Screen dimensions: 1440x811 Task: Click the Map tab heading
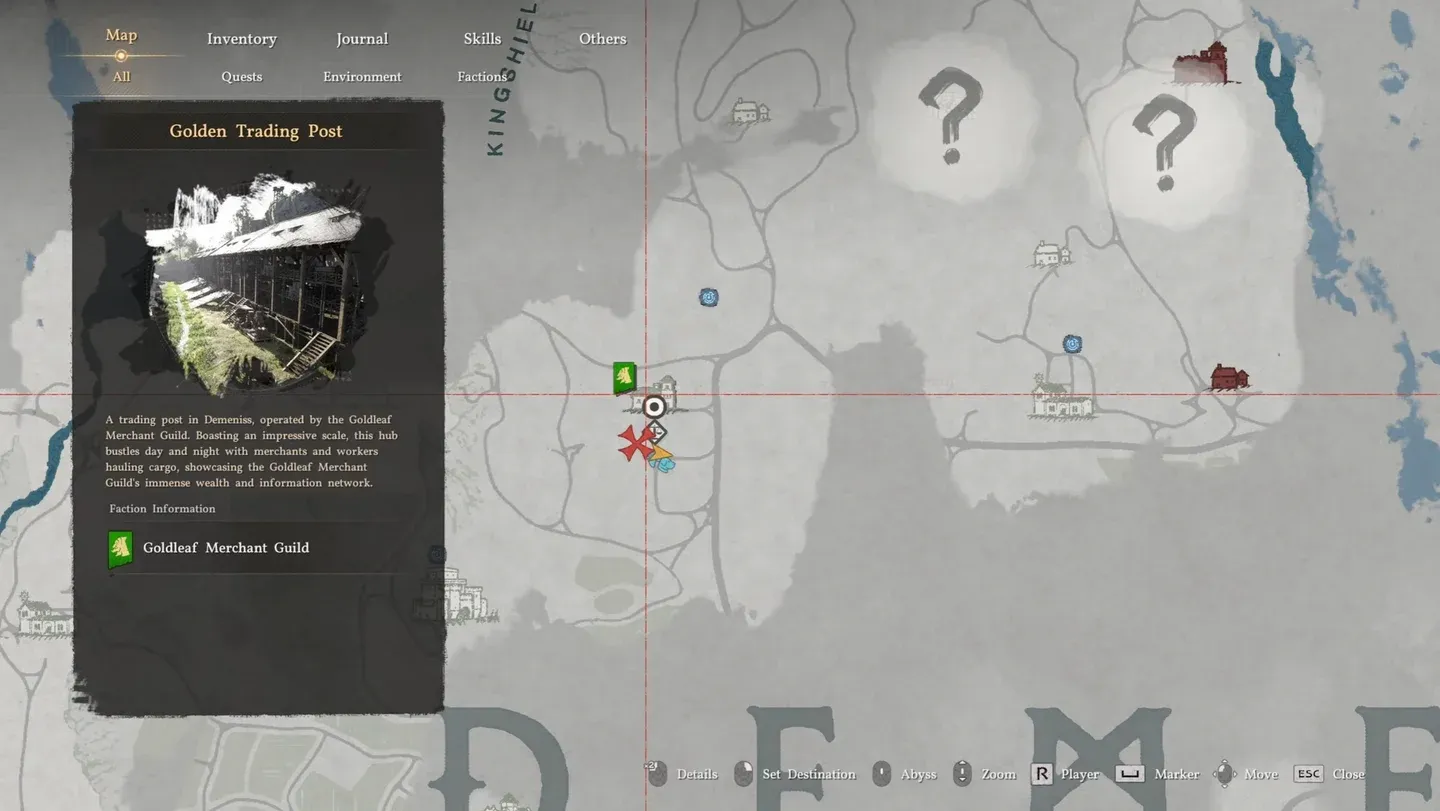pos(121,35)
